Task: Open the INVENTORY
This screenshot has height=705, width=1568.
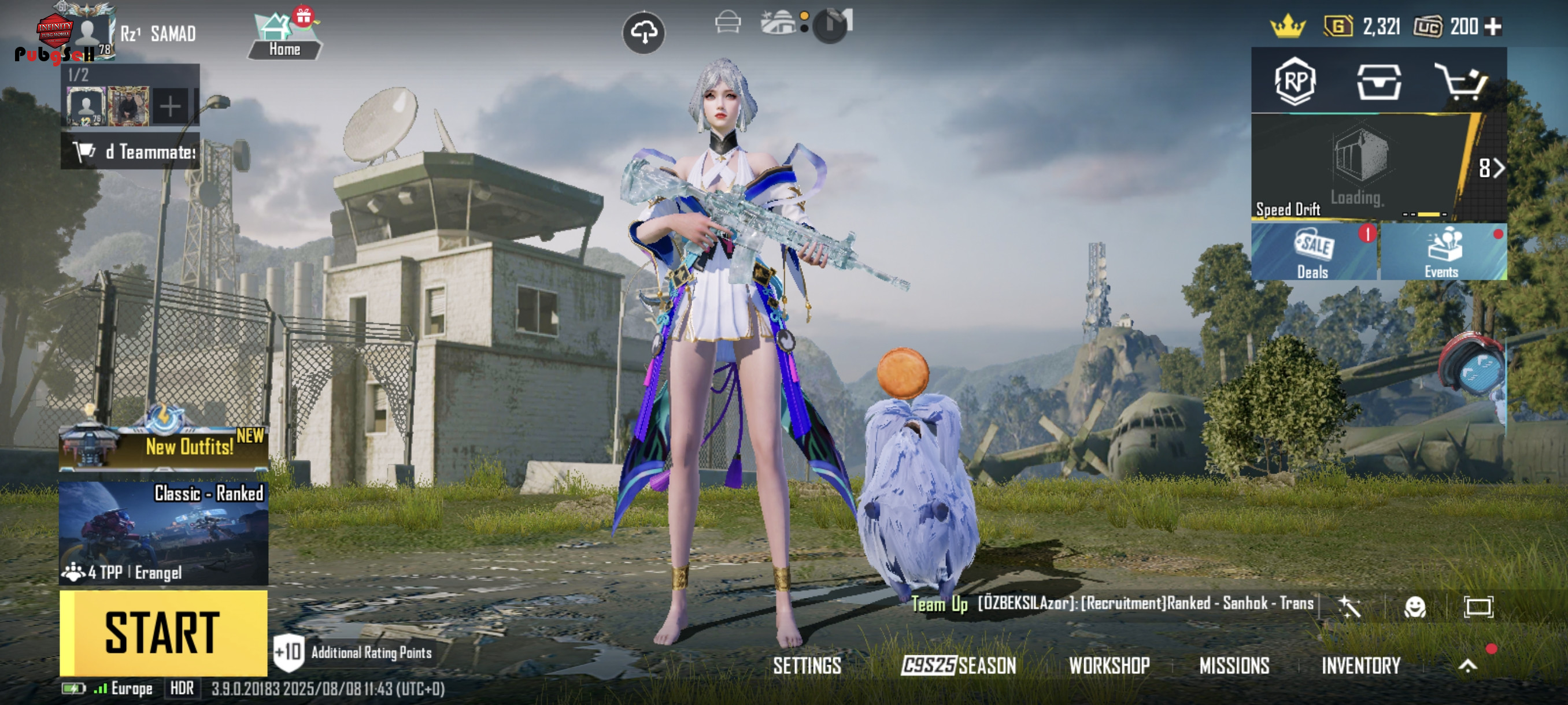Action: point(1360,666)
